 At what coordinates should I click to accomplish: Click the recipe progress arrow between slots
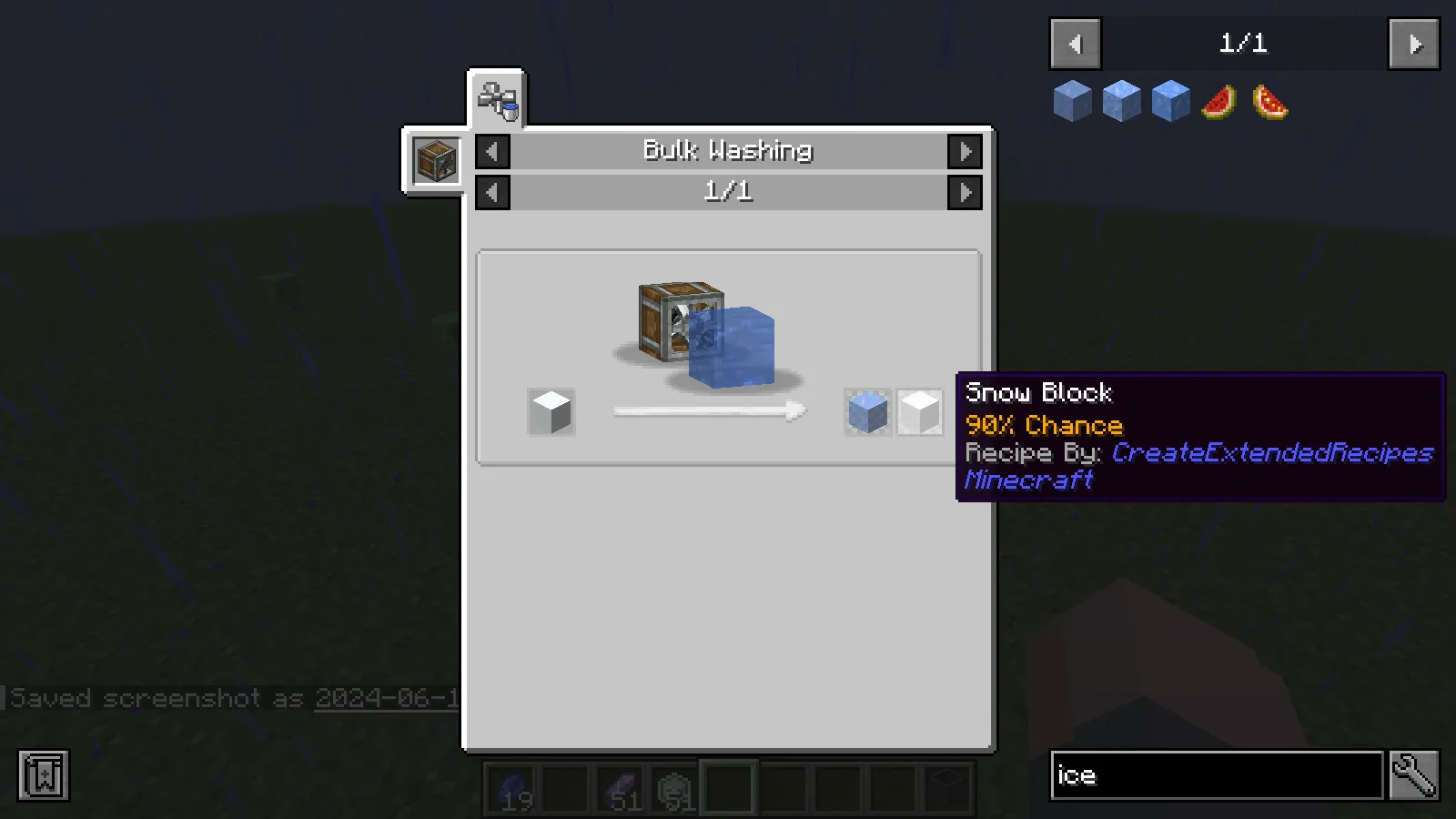pyautogui.click(x=710, y=411)
